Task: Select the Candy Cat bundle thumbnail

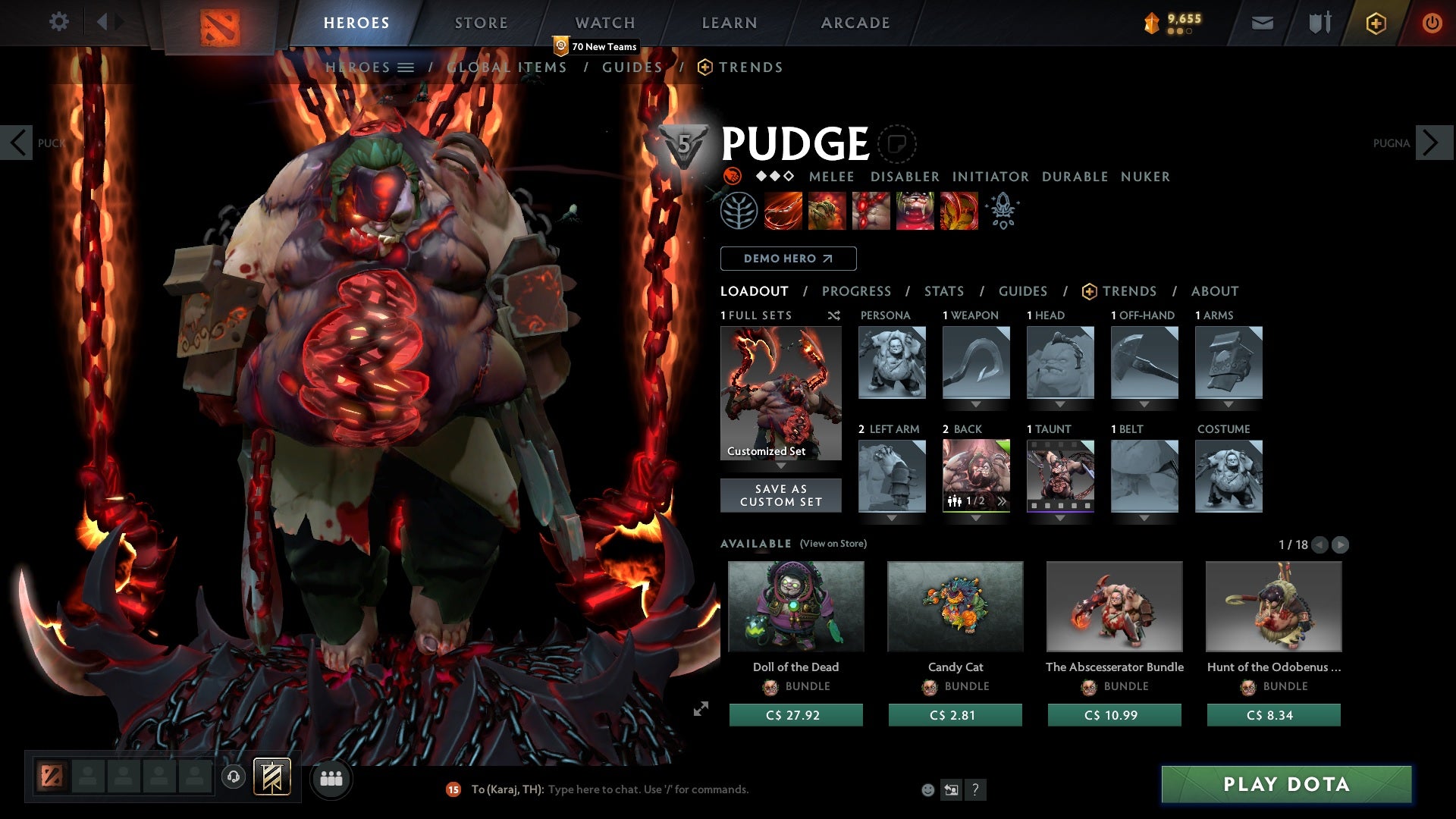Action: pos(955,606)
